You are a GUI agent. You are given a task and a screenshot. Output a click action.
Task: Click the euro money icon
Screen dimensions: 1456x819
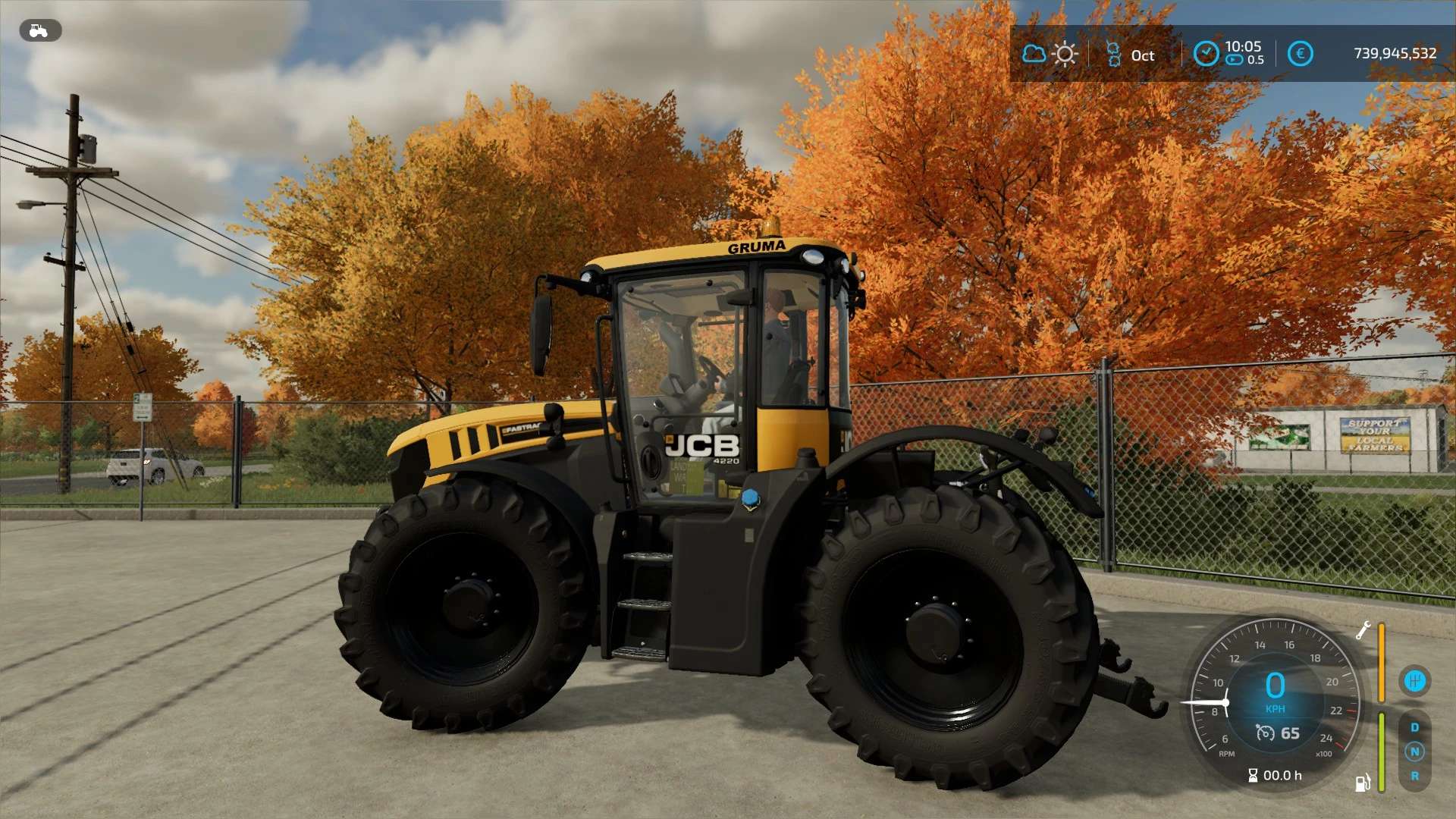coord(1300,53)
